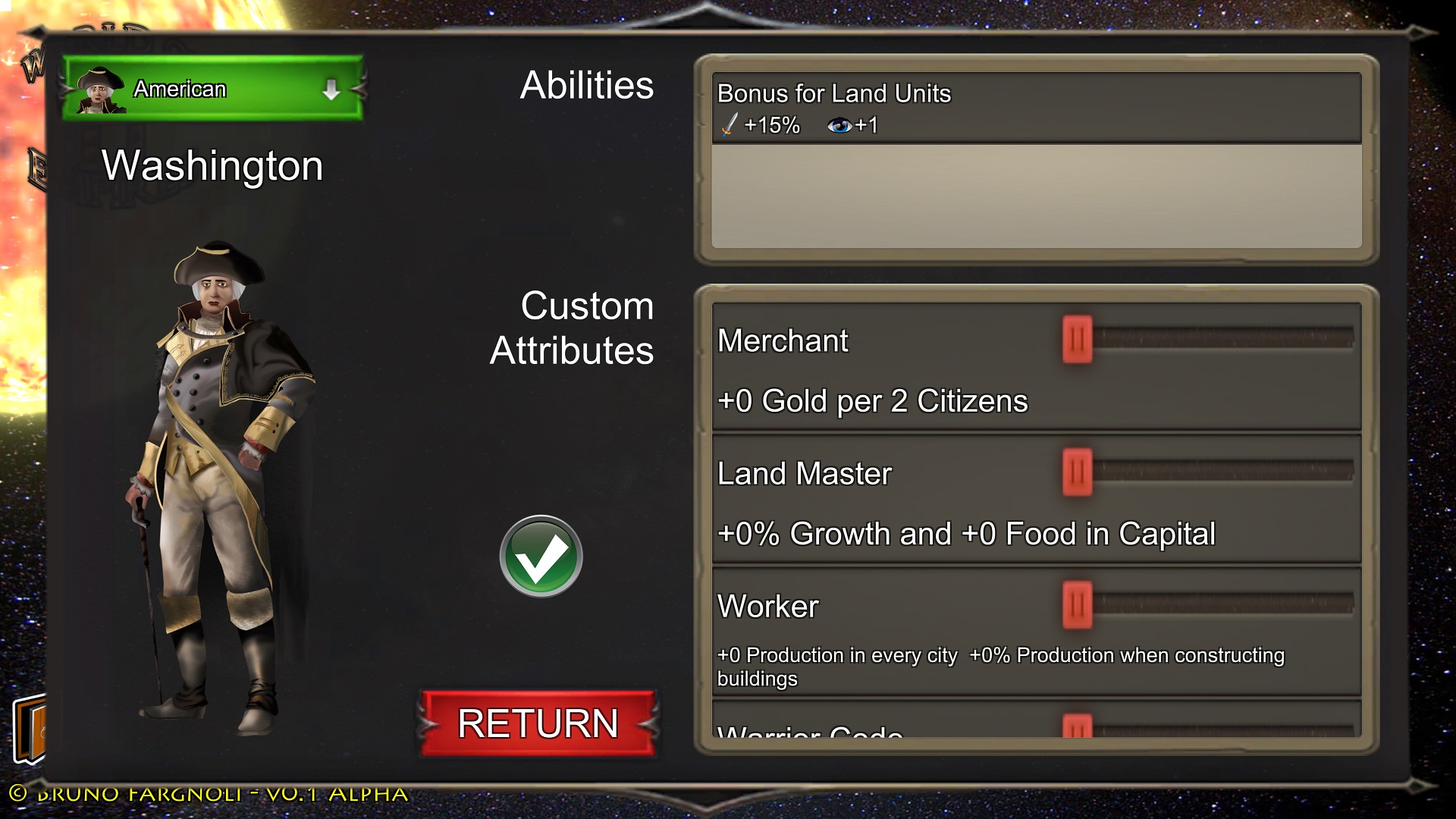
Task: Toggle the Land Master attribute control
Action: pos(1078,473)
